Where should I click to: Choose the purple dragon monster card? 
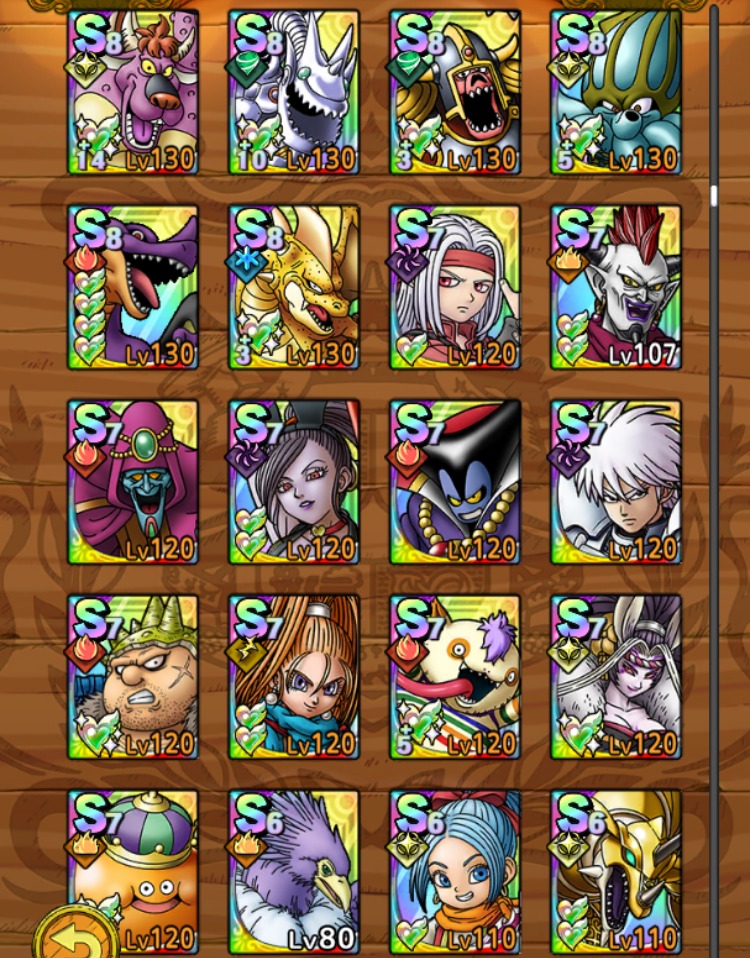pyautogui.click(x=133, y=287)
